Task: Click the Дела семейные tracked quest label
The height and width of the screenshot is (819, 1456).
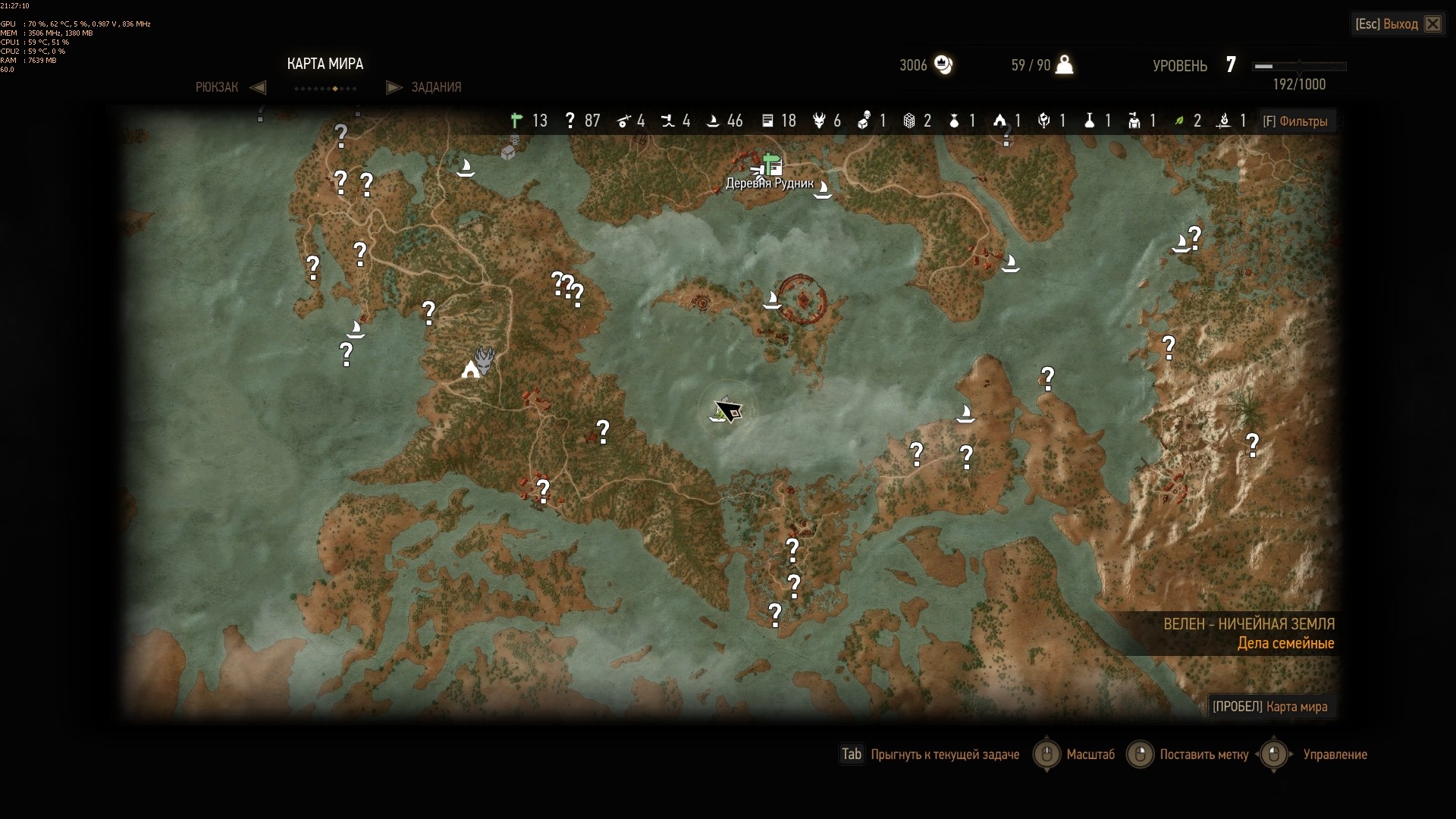Action: pyautogui.click(x=1285, y=644)
